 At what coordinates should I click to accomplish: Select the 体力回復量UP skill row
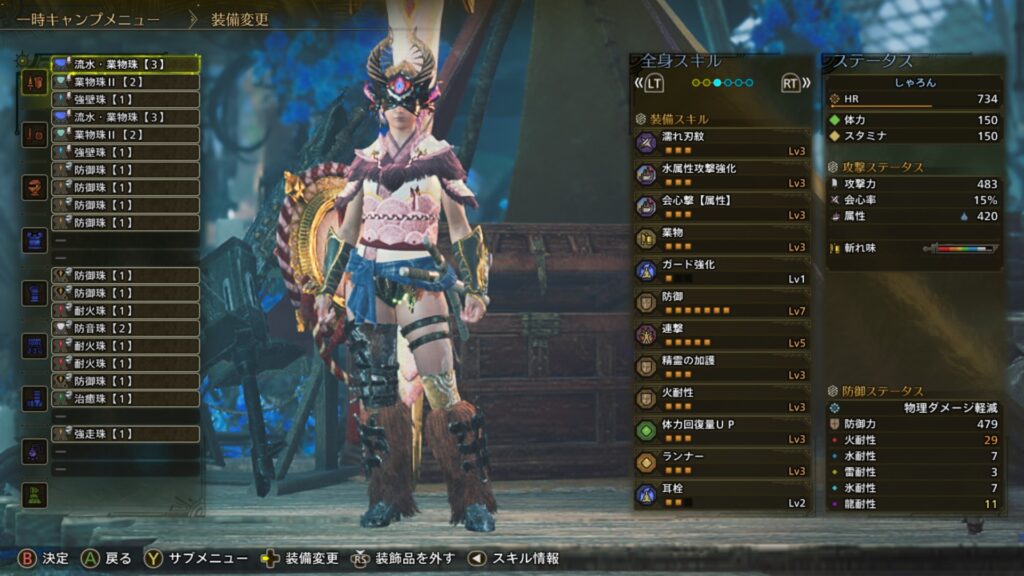(x=721, y=431)
